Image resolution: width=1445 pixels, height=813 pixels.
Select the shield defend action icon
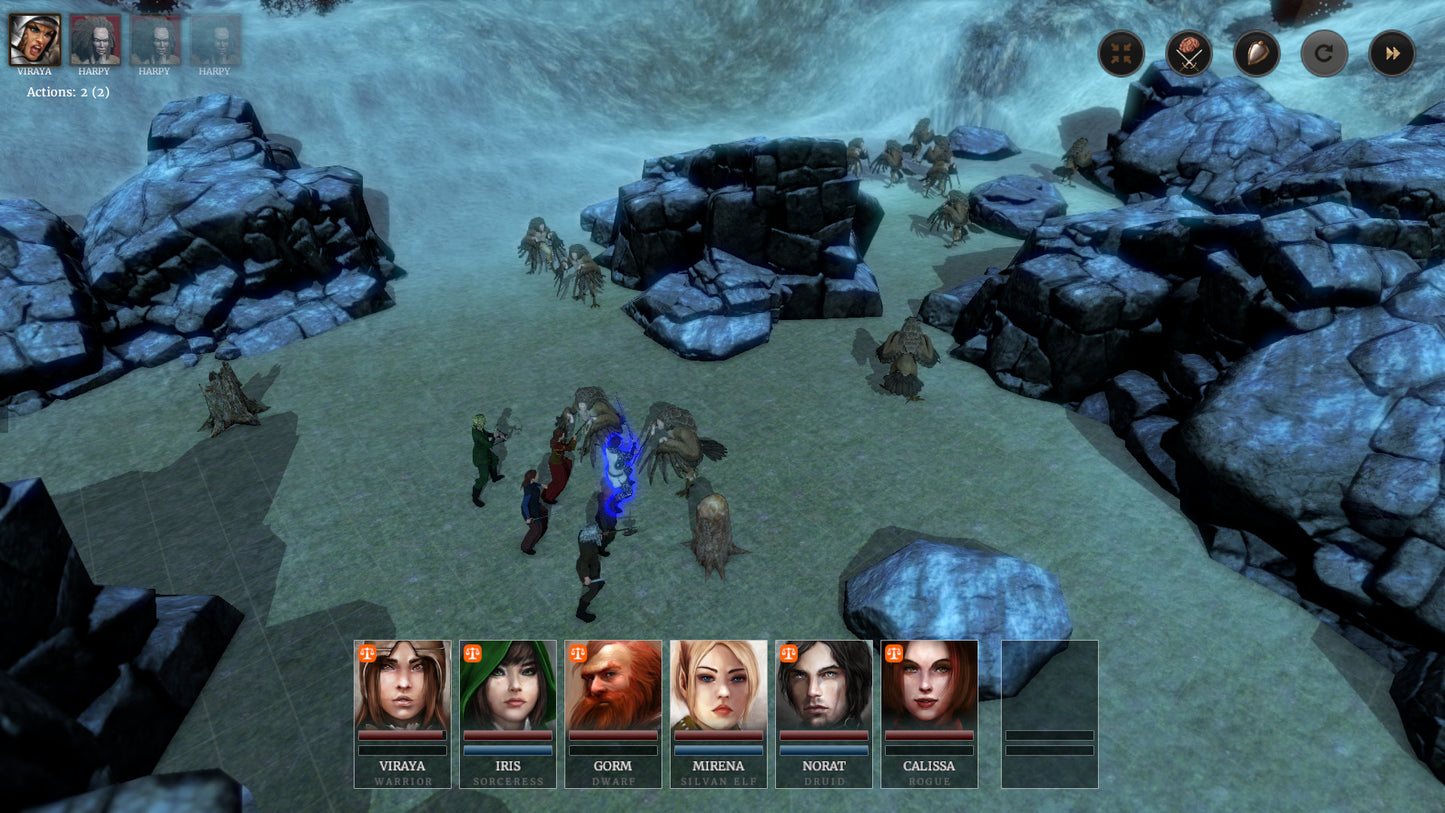[1257, 53]
